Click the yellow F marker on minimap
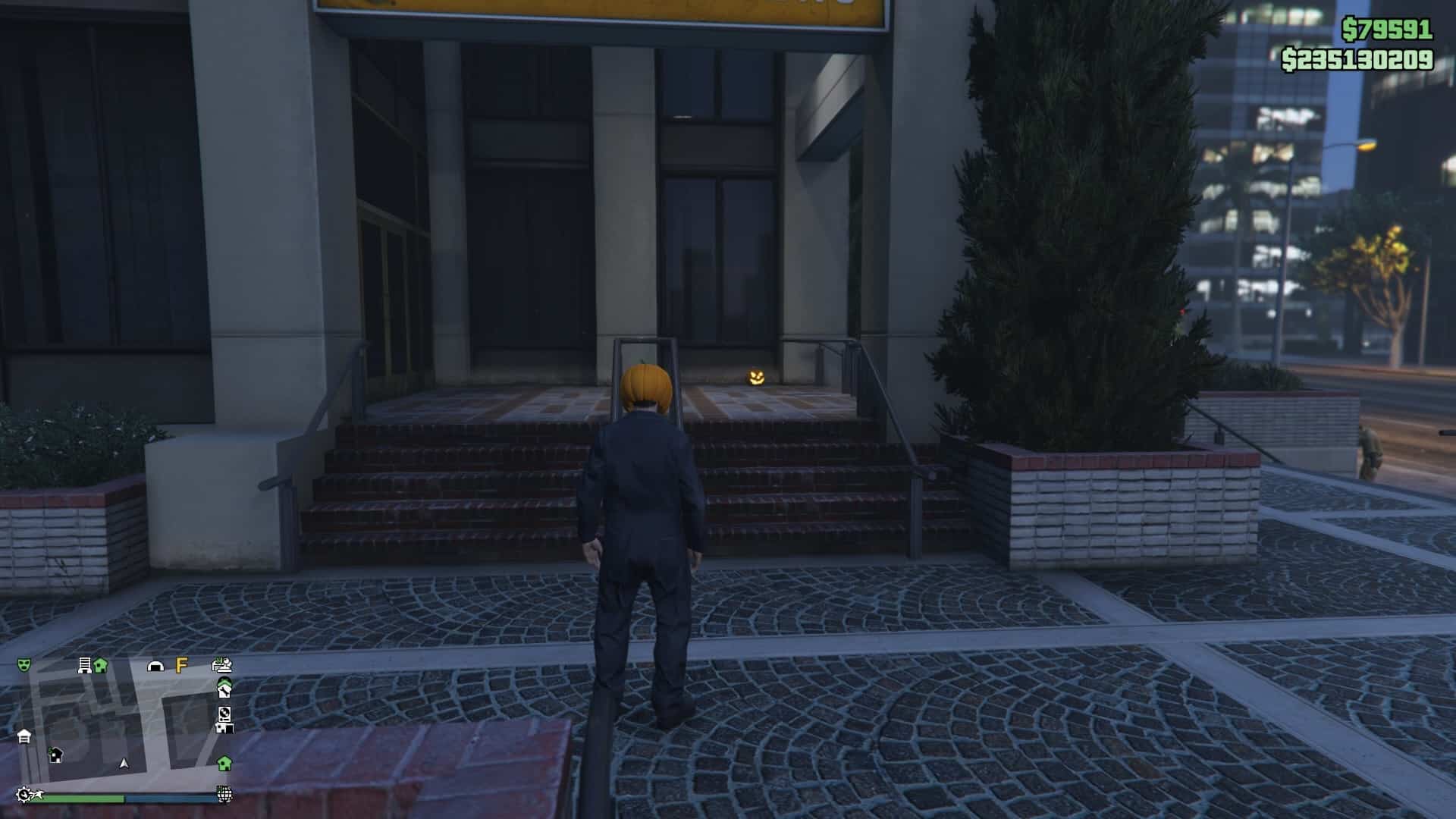This screenshot has height=819, width=1456. (x=181, y=665)
